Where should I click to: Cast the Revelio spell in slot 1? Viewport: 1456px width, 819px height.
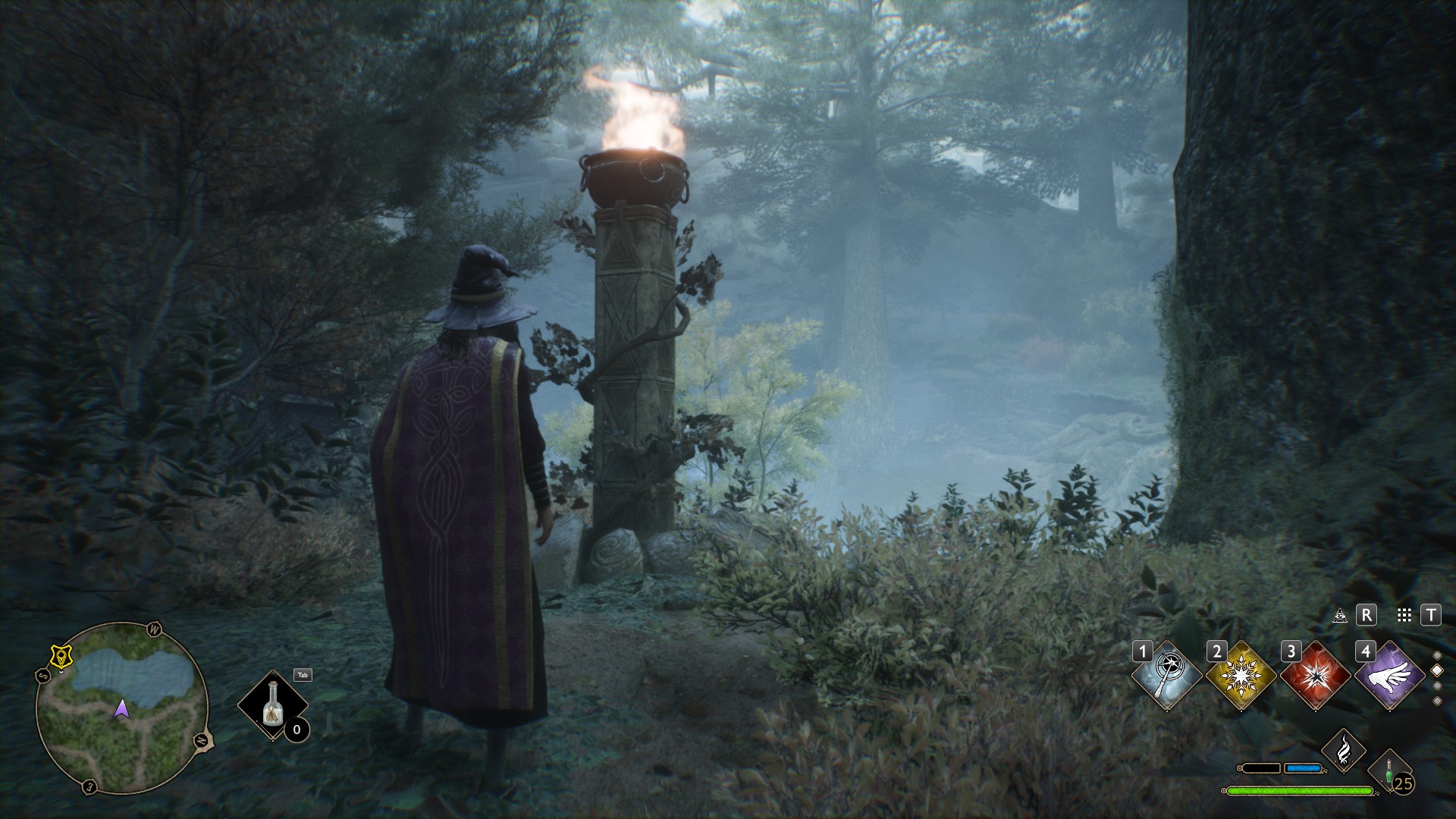pos(1166,674)
